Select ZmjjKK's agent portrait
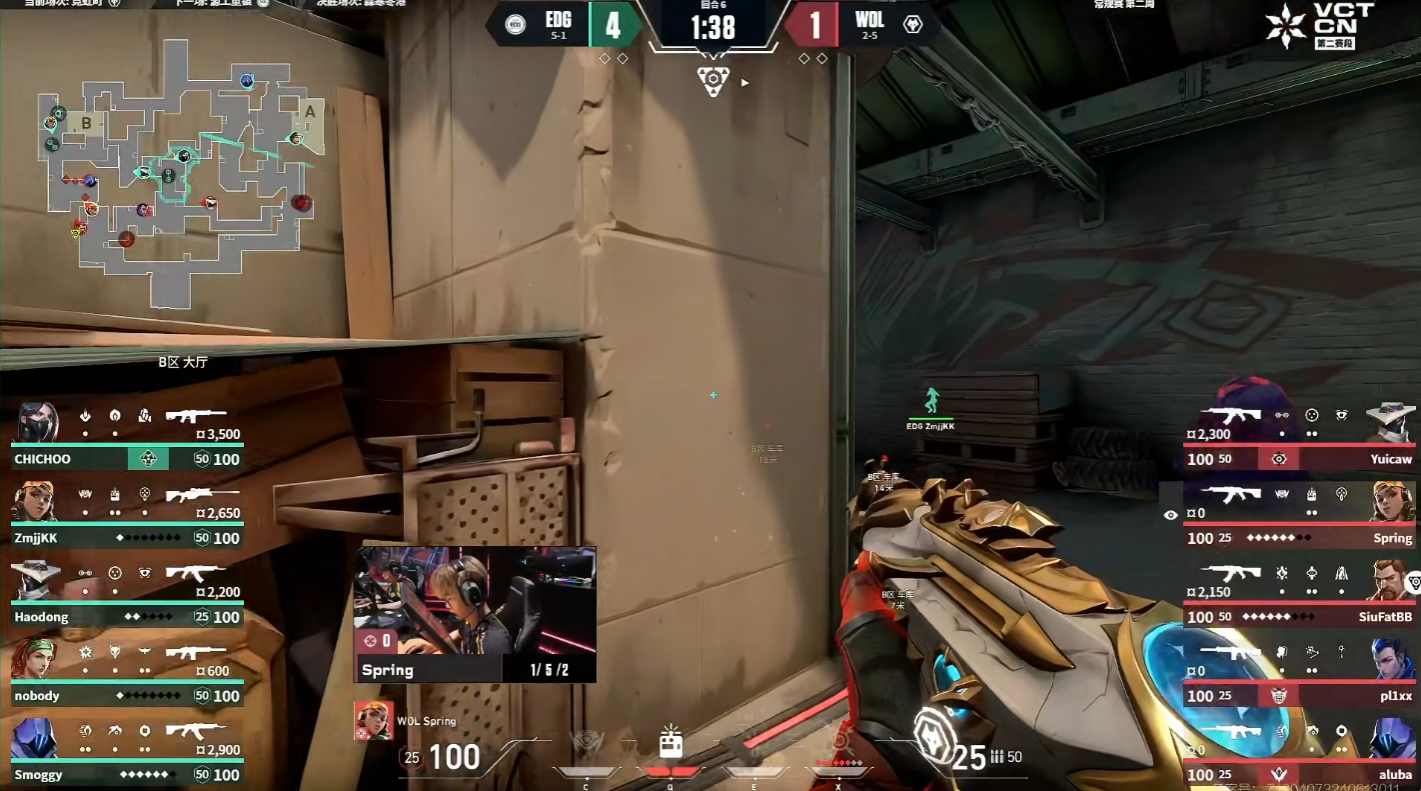 click(34, 502)
